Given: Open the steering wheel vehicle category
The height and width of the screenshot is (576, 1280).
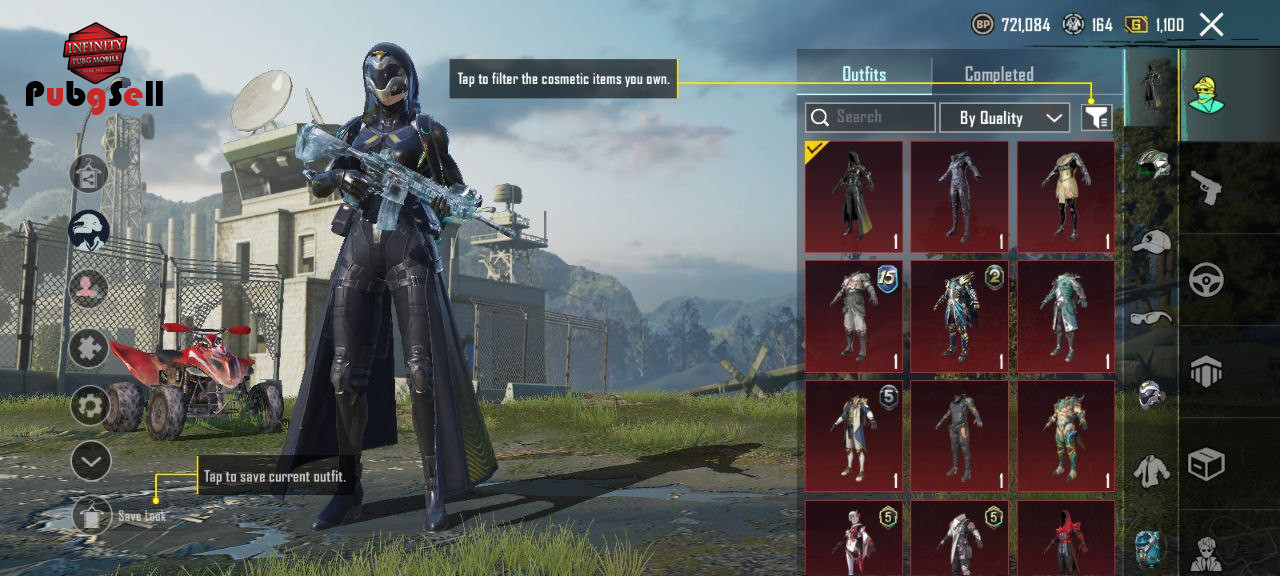Looking at the screenshot, I should pos(1207,280).
